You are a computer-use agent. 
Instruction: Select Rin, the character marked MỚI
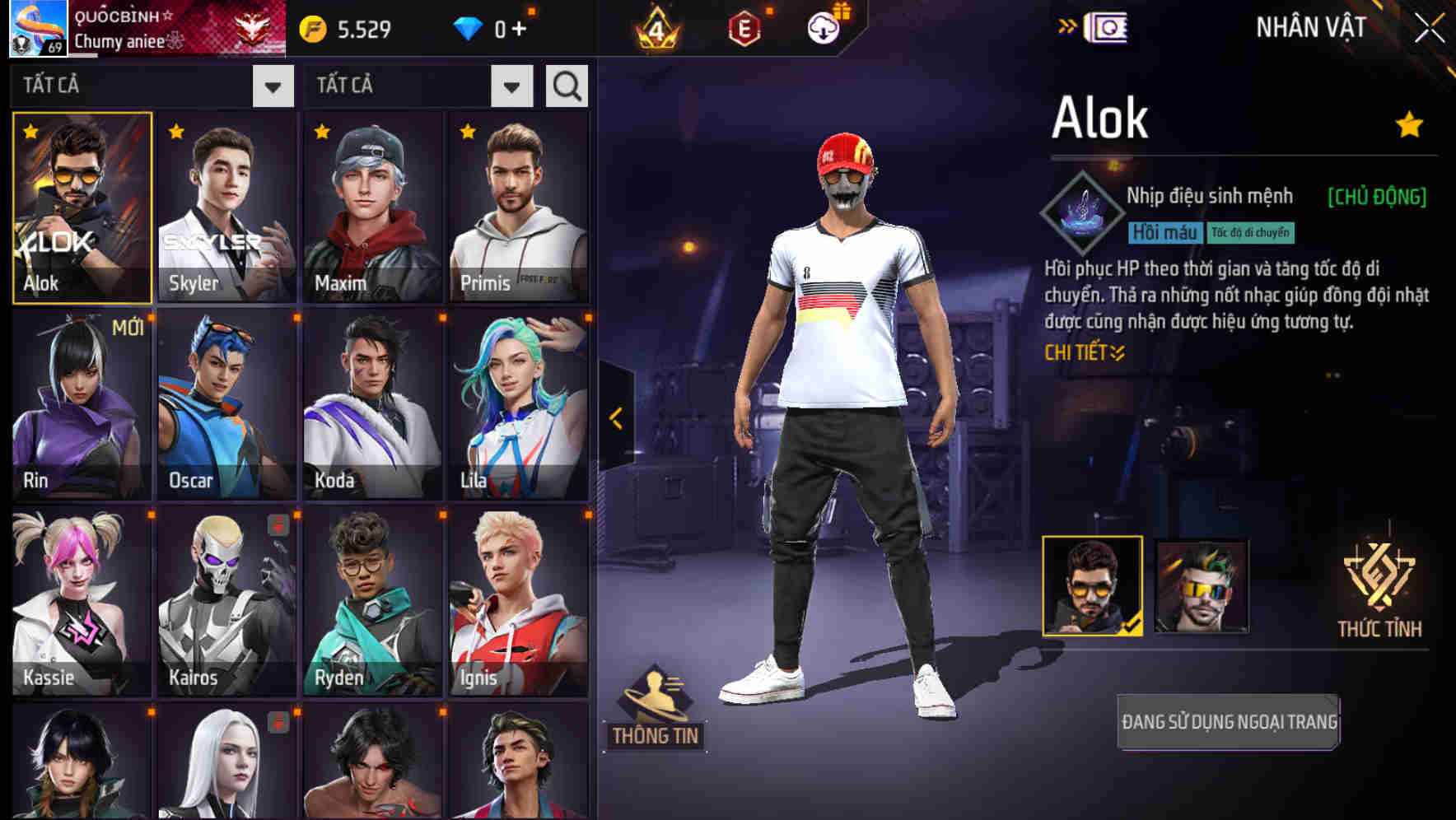point(81,403)
